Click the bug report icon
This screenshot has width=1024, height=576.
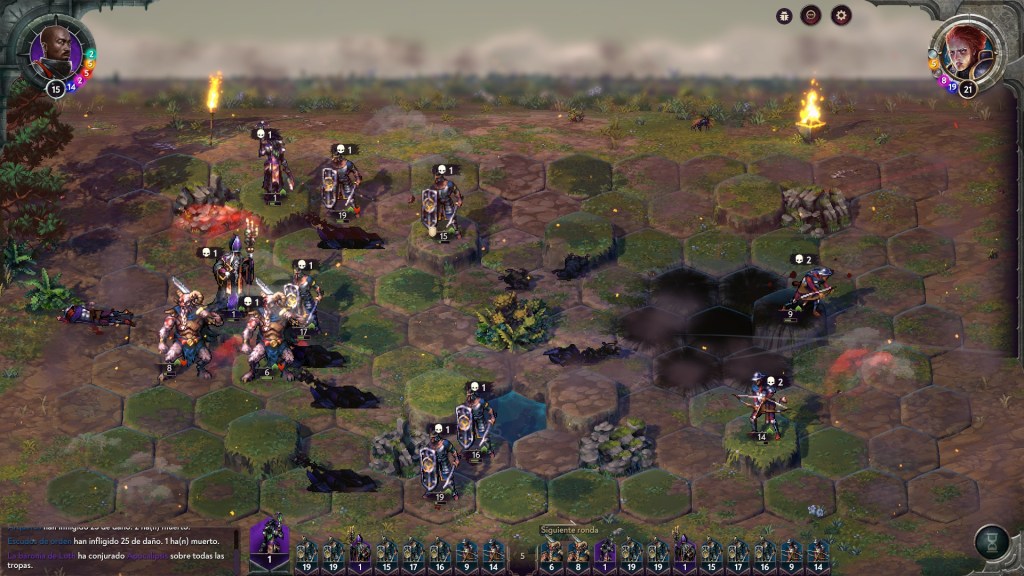[784, 15]
